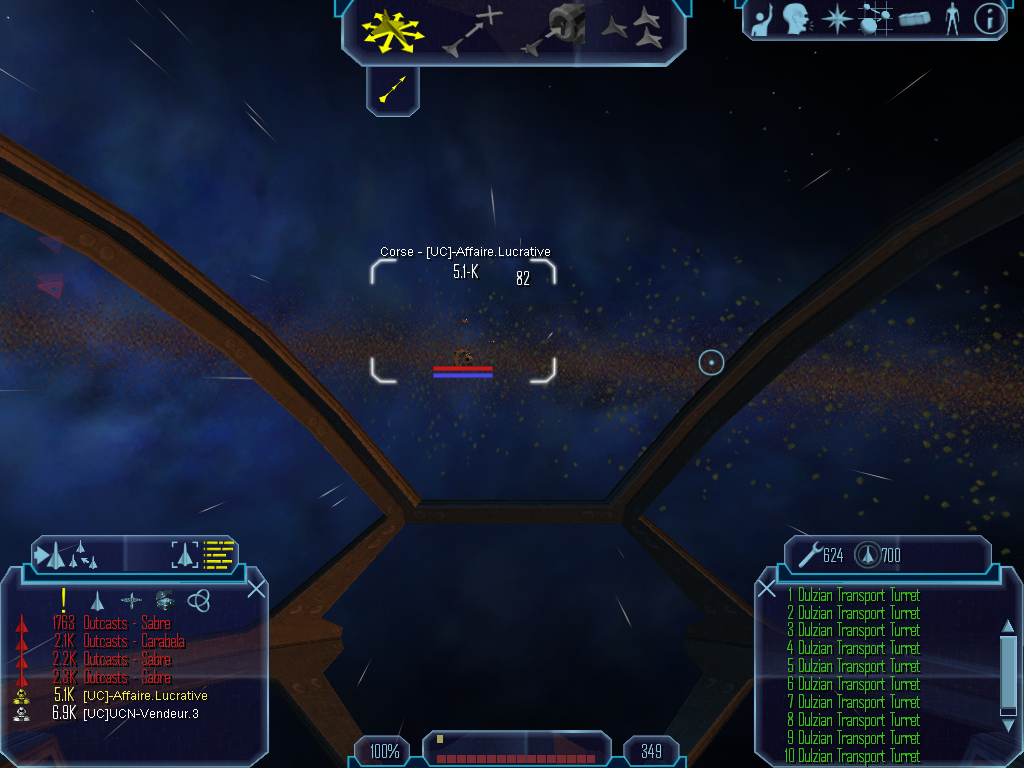Open the waving-figure icon in the top-right bar
Viewport: 1024px width, 768px height.
[x=762, y=19]
